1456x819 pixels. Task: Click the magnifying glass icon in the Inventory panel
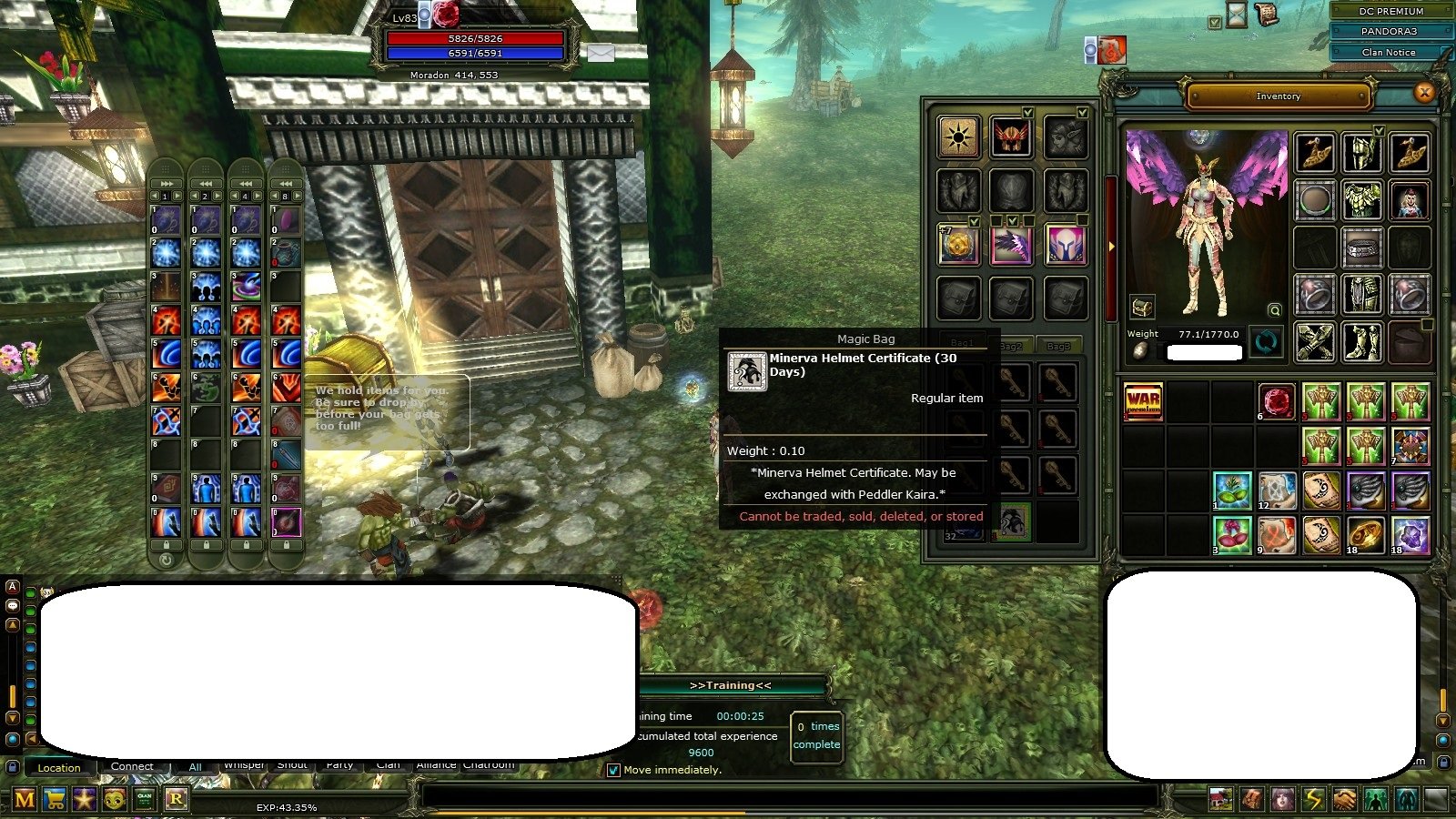pyautogui.click(x=1275, y=310)
